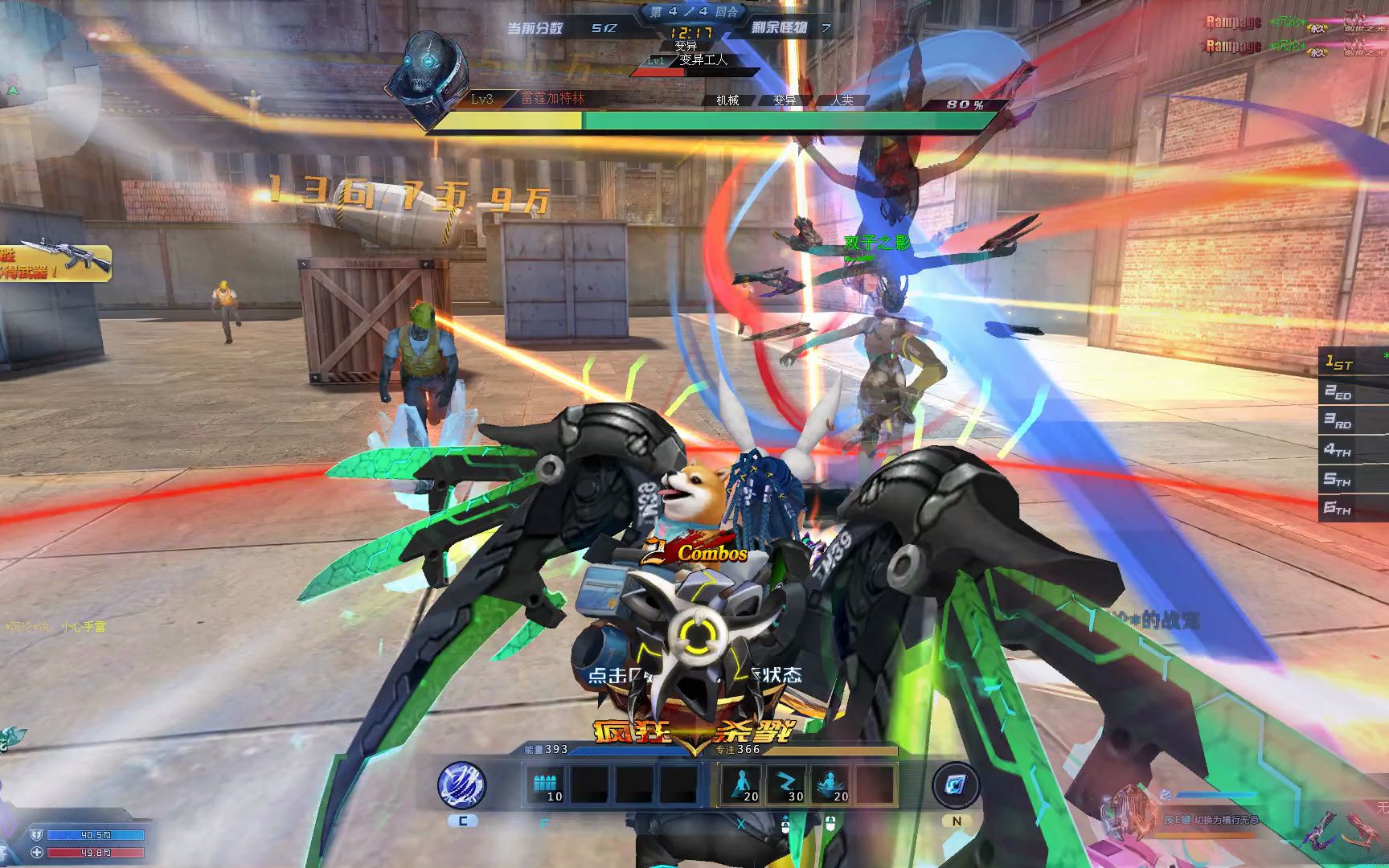Screen dimensions: 1389x868
Task: Open the blue card icon by N
Action: [x=956, y=785]
